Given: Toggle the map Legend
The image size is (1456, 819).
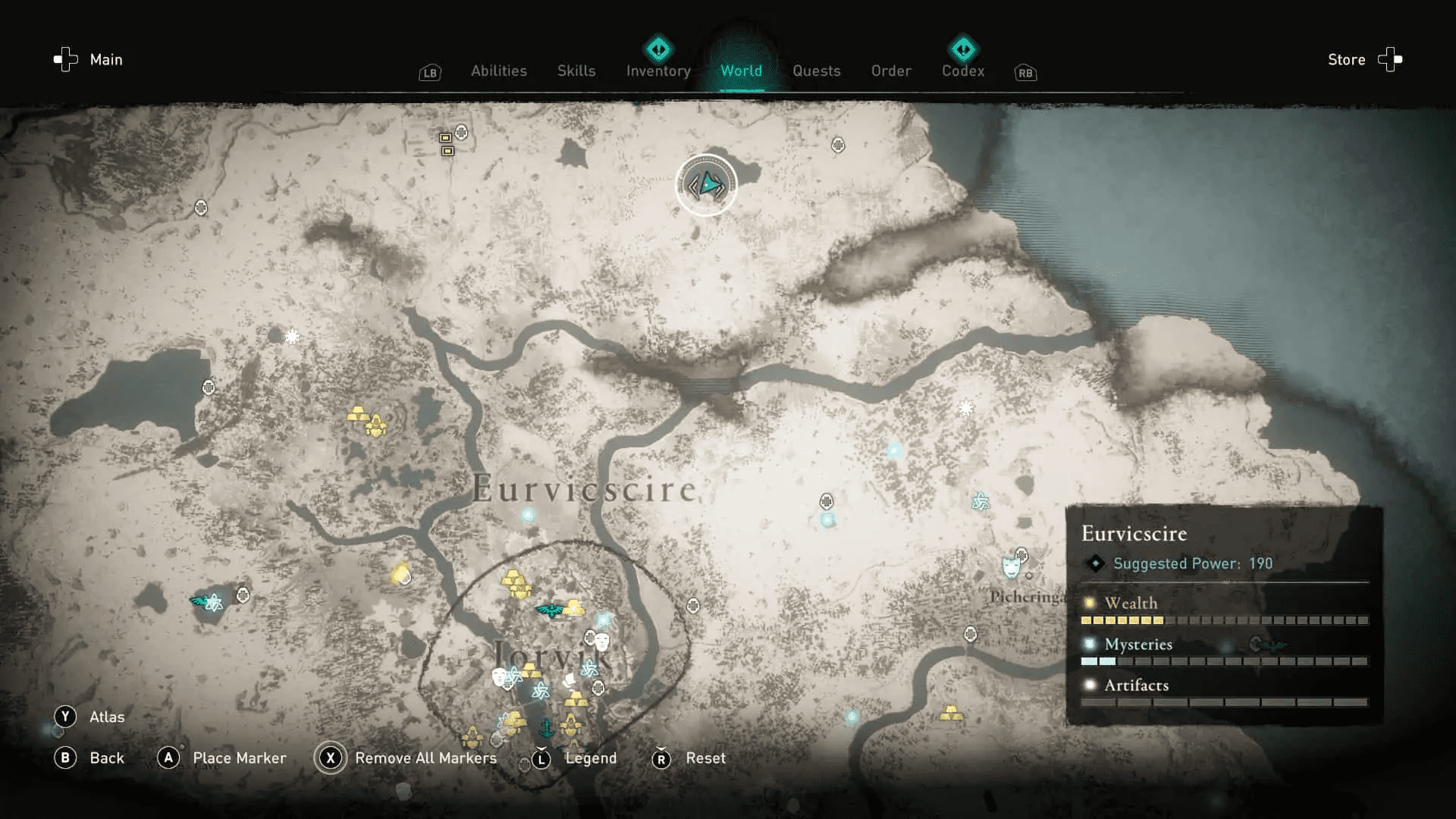Looking at the screenshot, I should click(x=541, y=758).
